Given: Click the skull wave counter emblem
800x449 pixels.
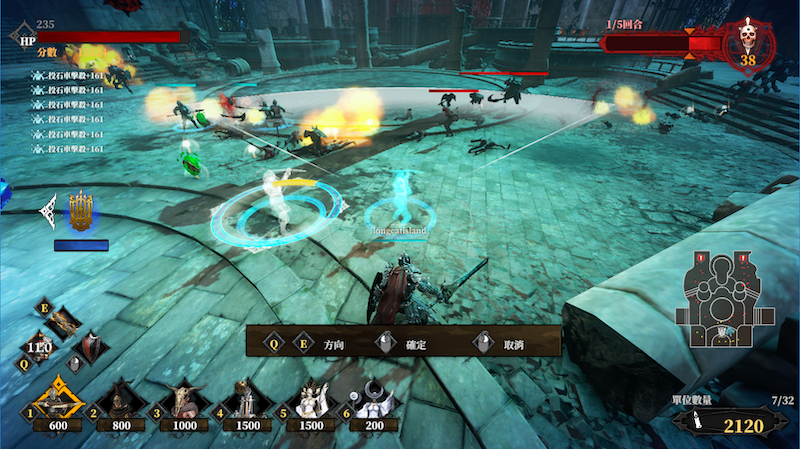Looking at the screenshot, I should pos(747,45).
